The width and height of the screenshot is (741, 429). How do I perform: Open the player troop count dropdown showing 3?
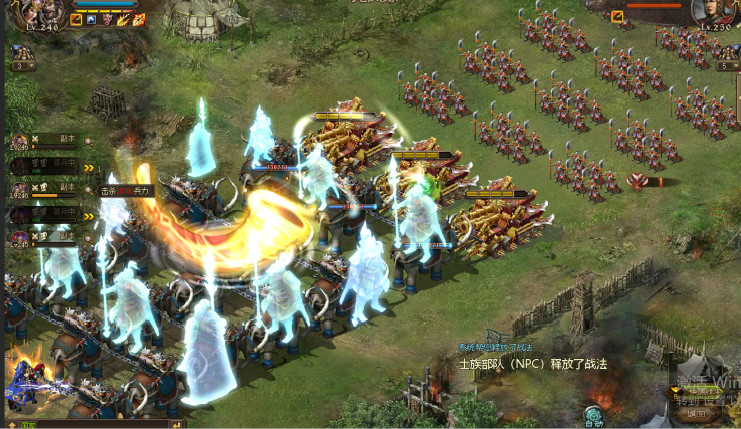[24, 65]
